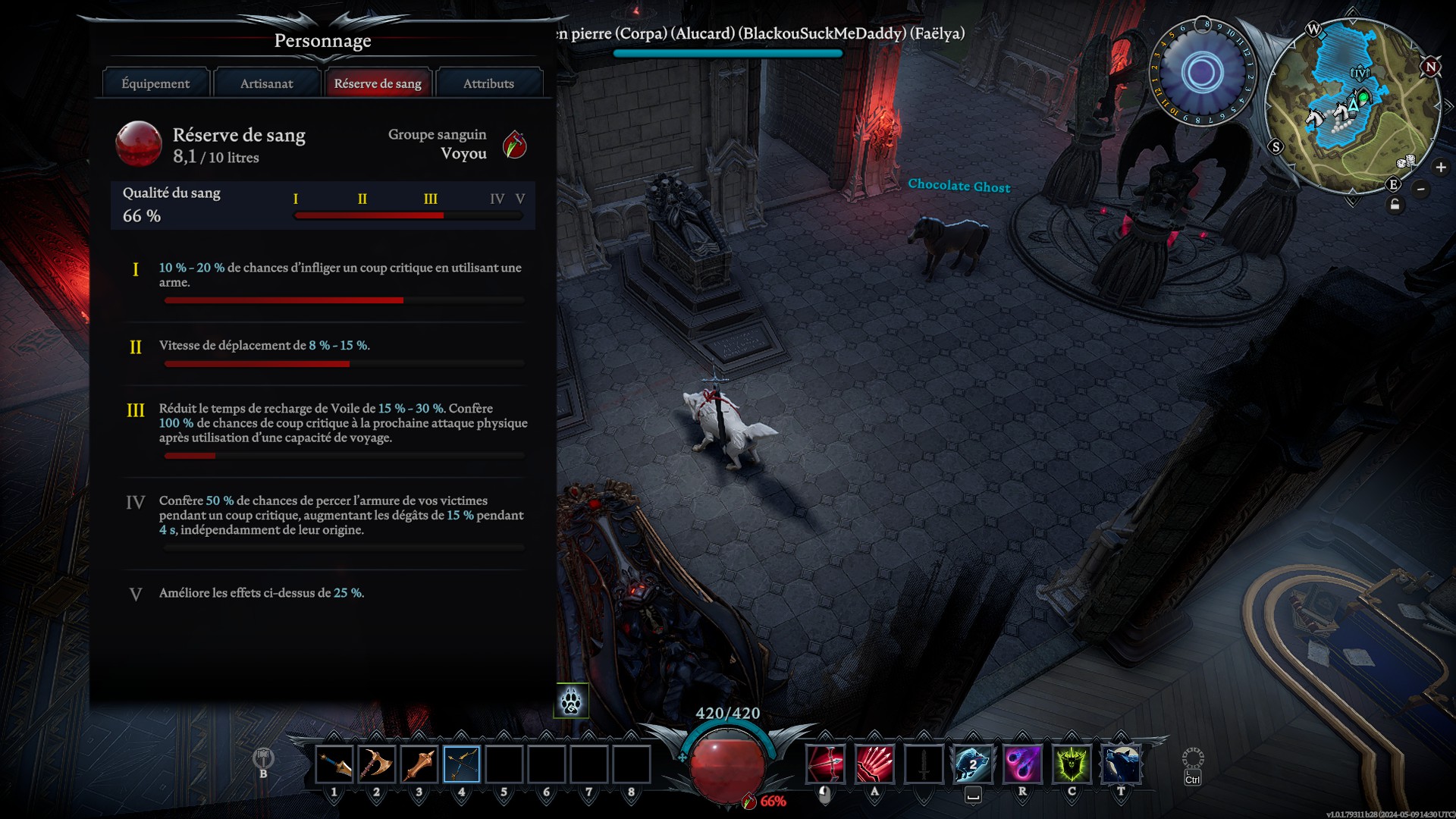Trigger the blue wolf dash ability

pyautogui.click(x=973, y=764)
